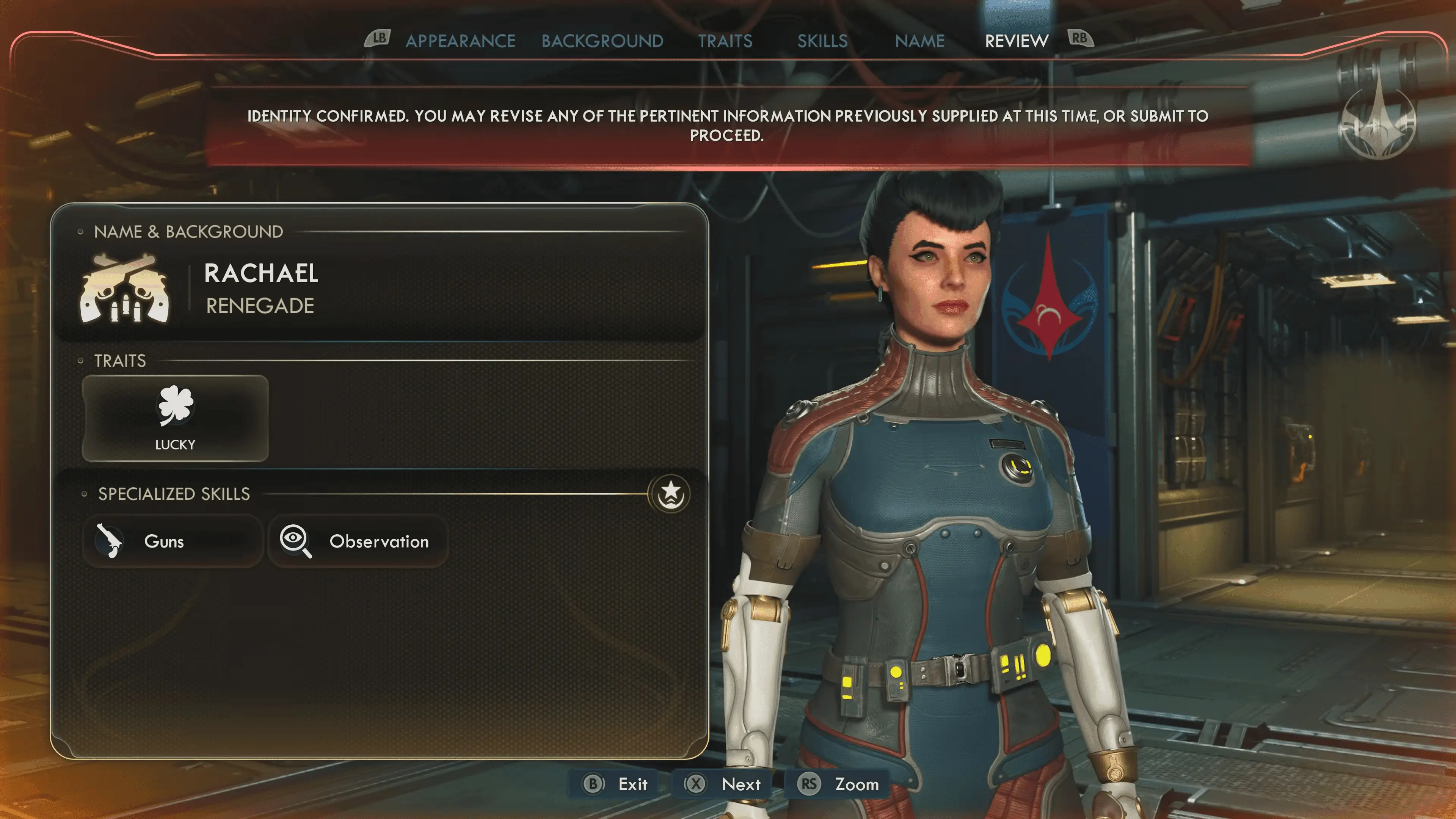Click the Review tab
Screen dimensions: 1456x819
point(1016,41)
